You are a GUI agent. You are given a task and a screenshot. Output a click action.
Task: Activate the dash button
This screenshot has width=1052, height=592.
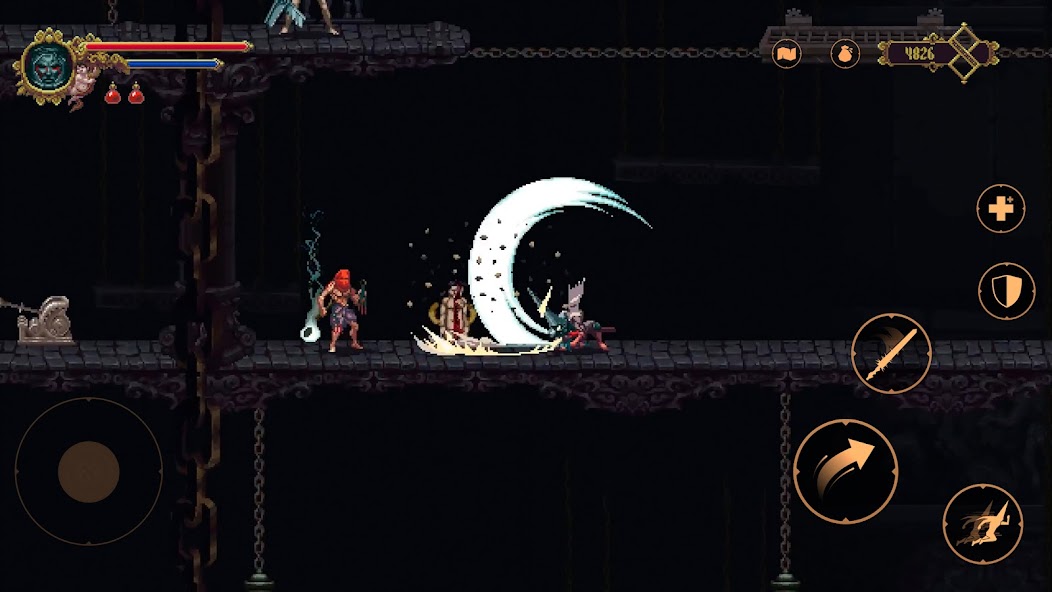point(982,524)
